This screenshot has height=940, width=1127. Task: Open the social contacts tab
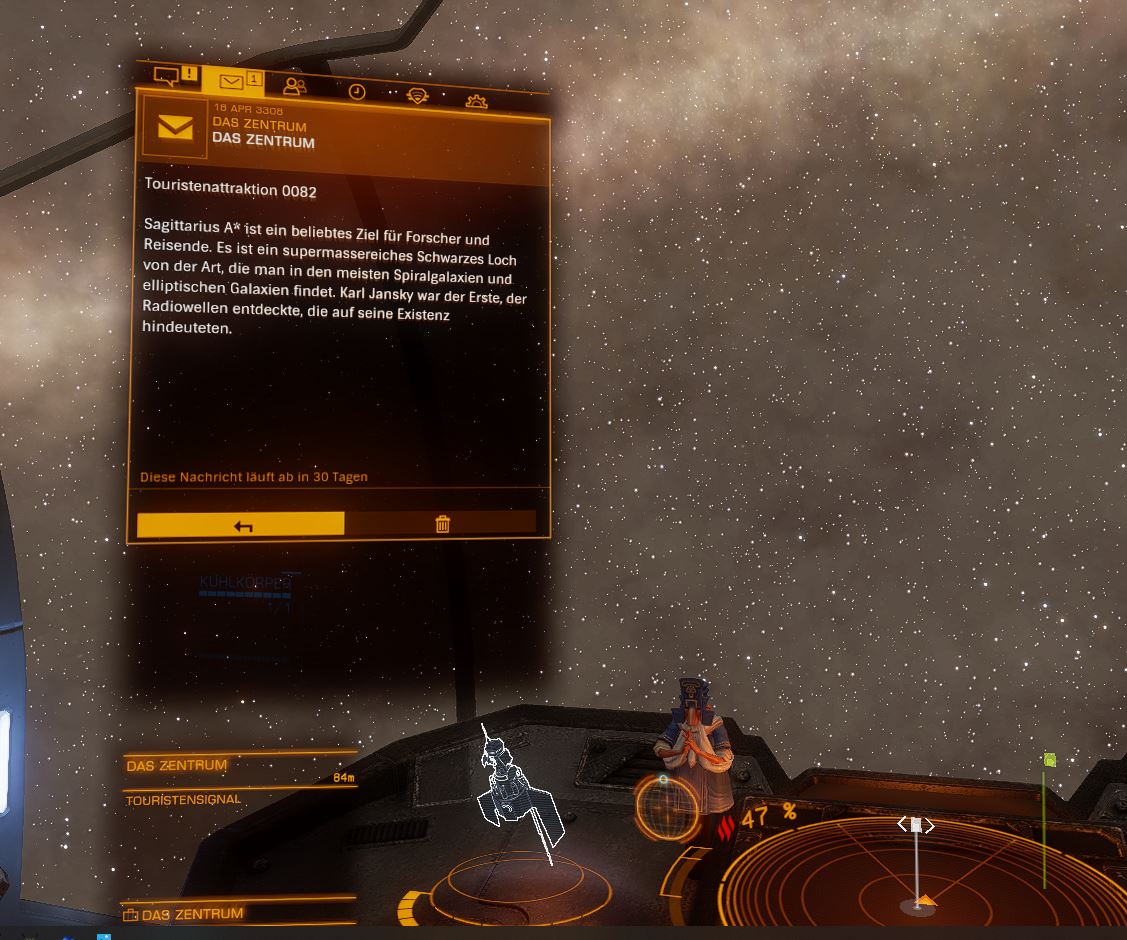point(295,87)
